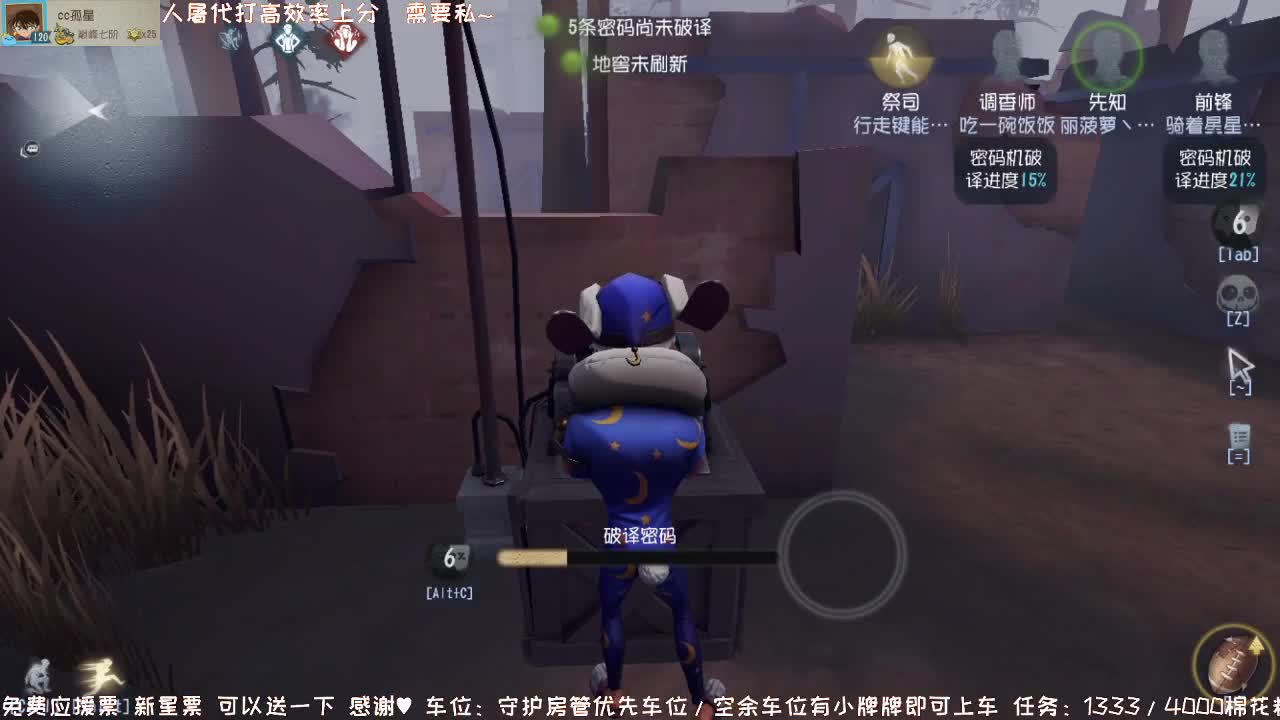Viewport: 1280px width, 720px height.
Task: Expand the Forward's 骑着昙星 description
Action: pyautogui.click(x=1213, y=122)
